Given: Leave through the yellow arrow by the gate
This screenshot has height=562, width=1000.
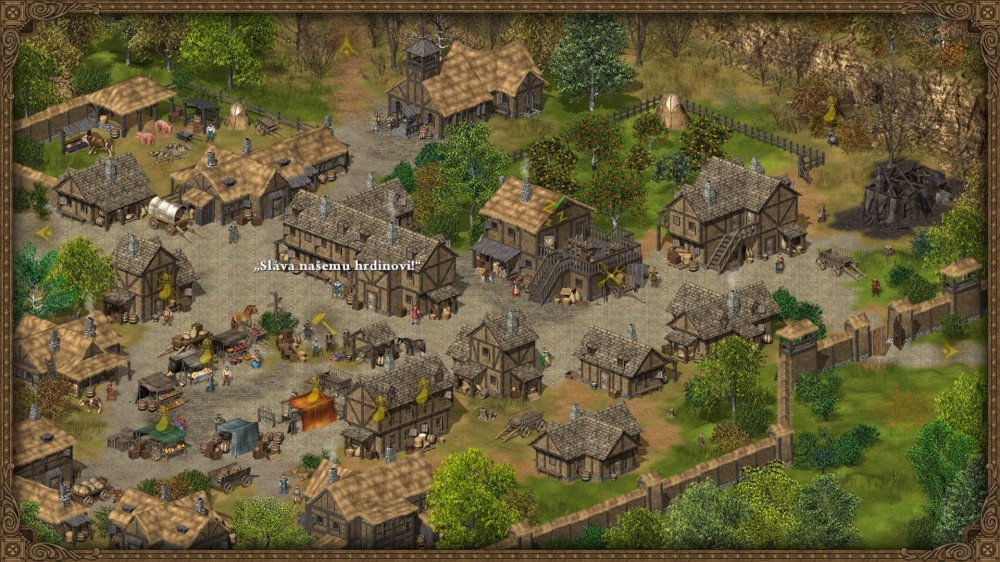Looking at the screenshot, I should (950, 351).
